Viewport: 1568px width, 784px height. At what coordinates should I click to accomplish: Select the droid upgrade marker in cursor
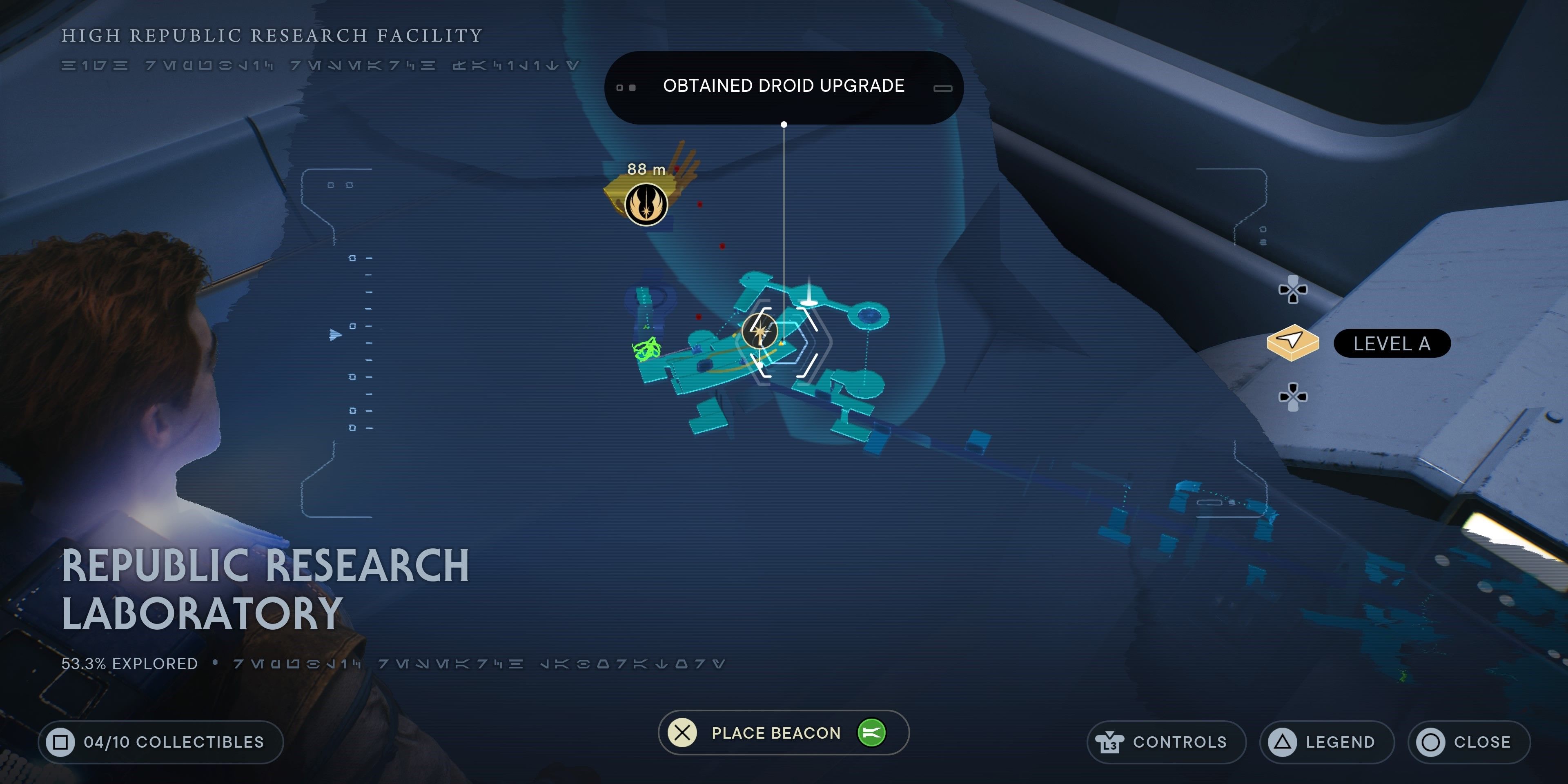click(x=759, y=330)
